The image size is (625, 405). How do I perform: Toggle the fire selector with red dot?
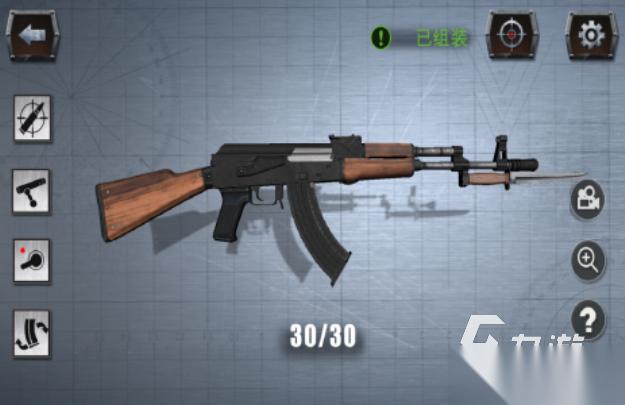(x=31, y=260)
